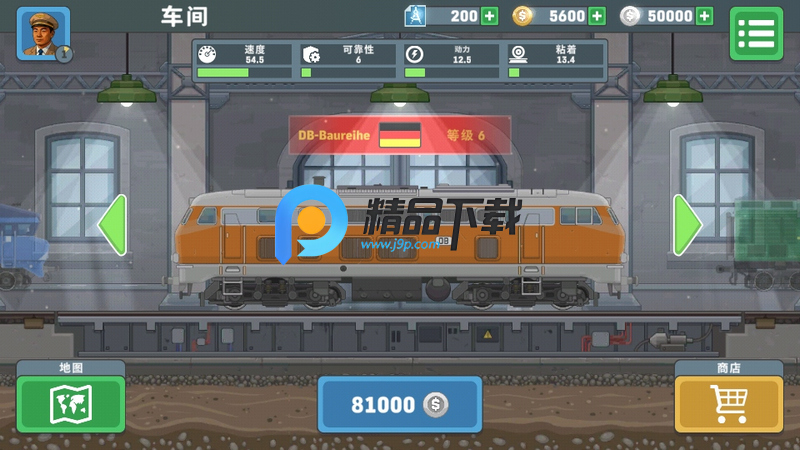Add more gold coins
The image size is (800, 450).
point(597,16)
